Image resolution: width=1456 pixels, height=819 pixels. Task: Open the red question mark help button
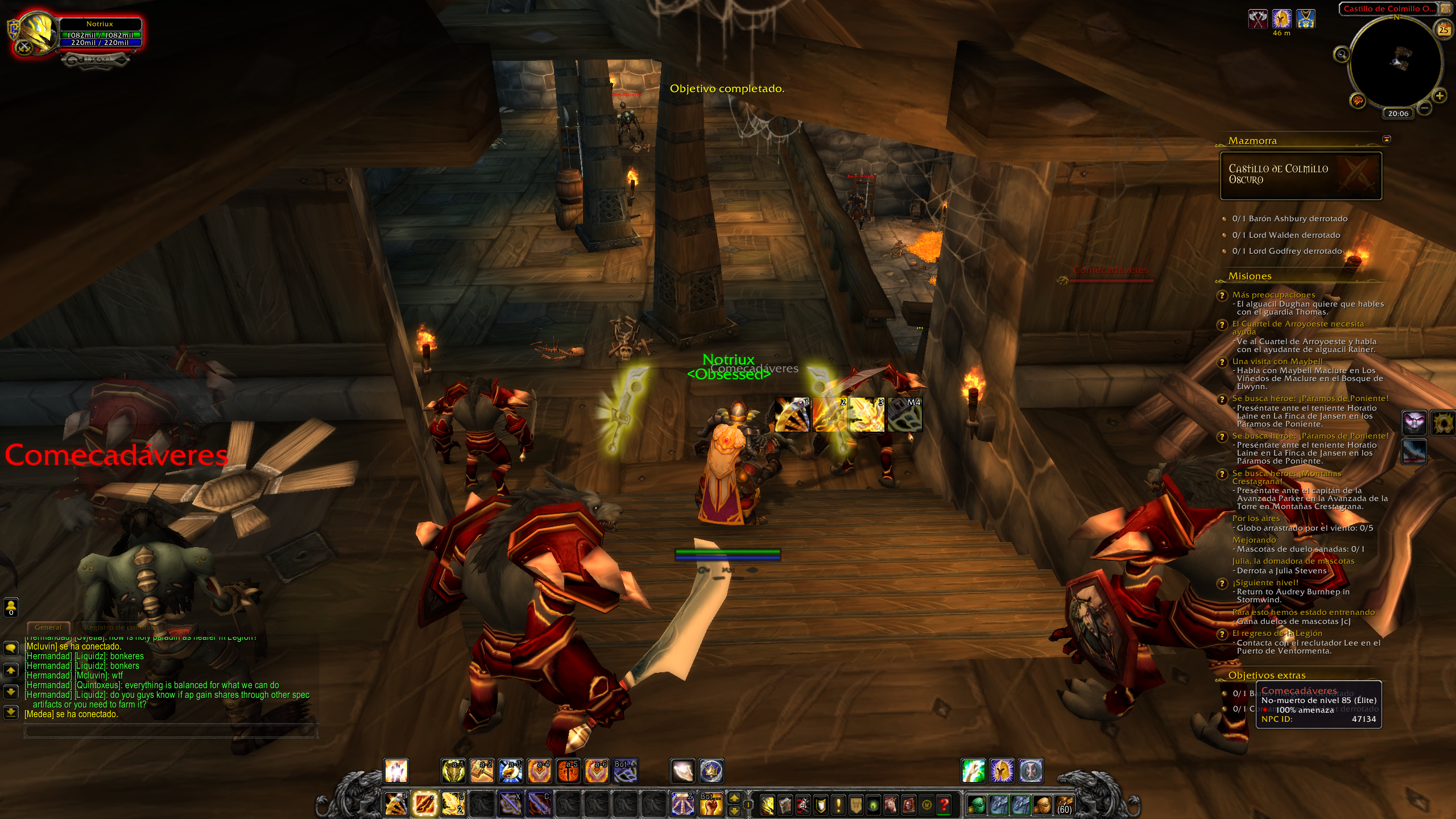point(944,805)
